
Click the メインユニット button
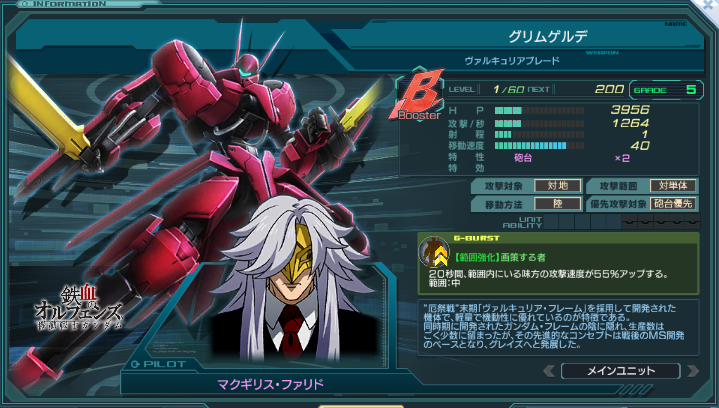pyautogui.click(x=621, y=371)
